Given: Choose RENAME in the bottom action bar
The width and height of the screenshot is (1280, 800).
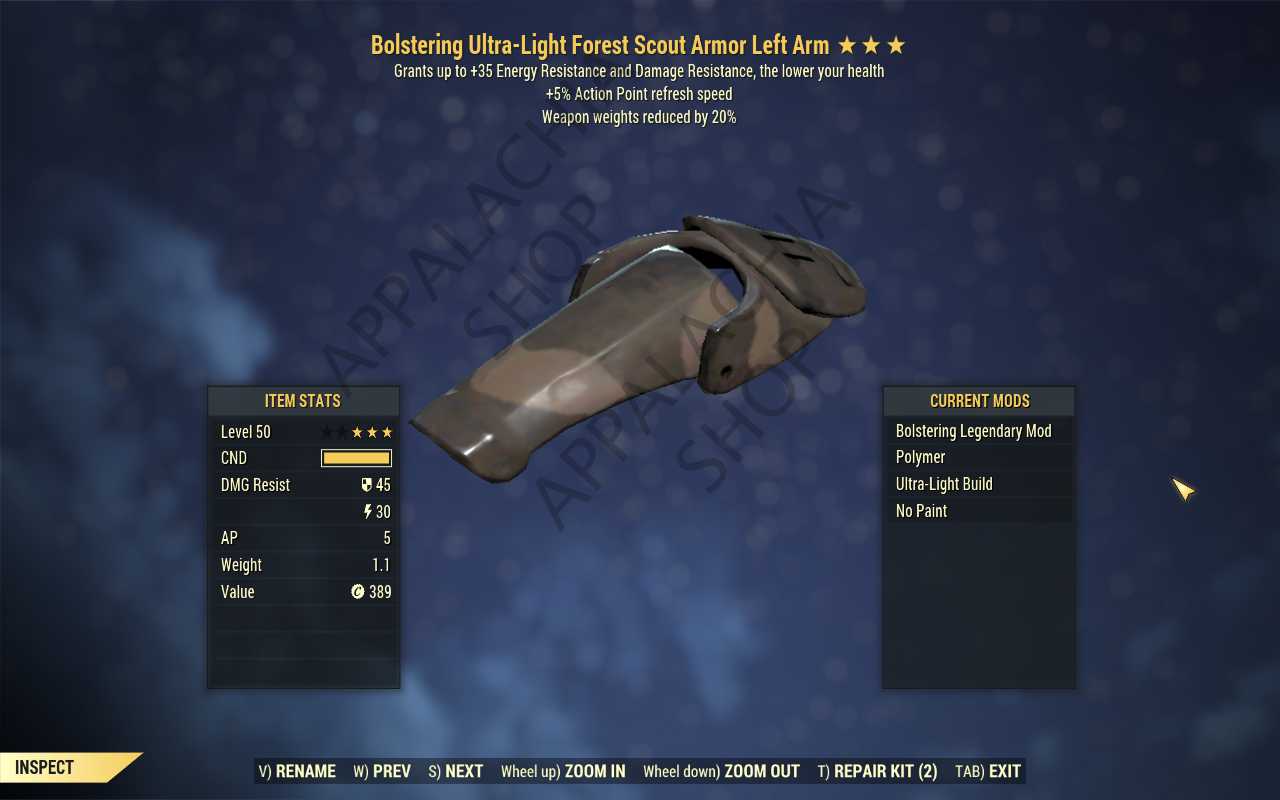Looking at the screenshot, I should point(297,771).
